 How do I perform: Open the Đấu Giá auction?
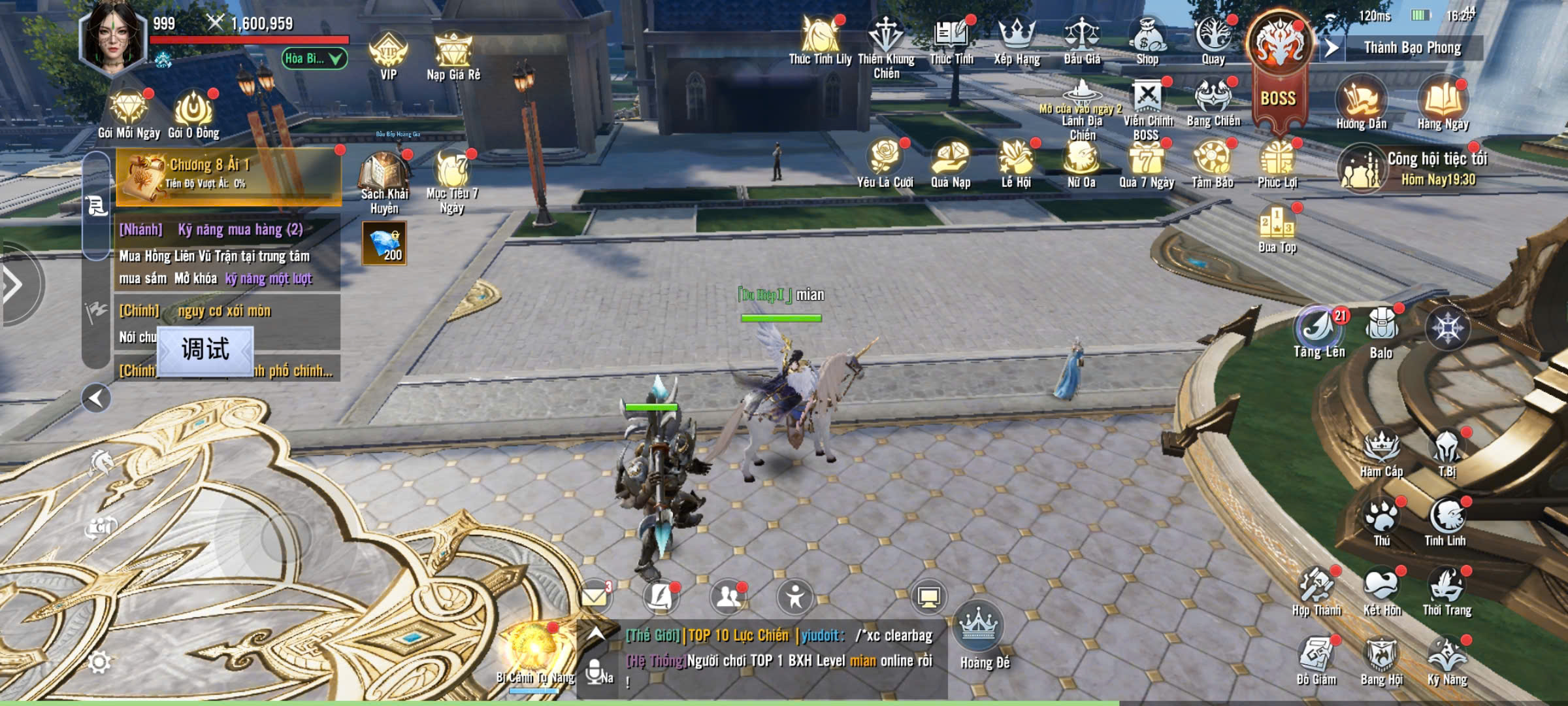coord(1082,39)
